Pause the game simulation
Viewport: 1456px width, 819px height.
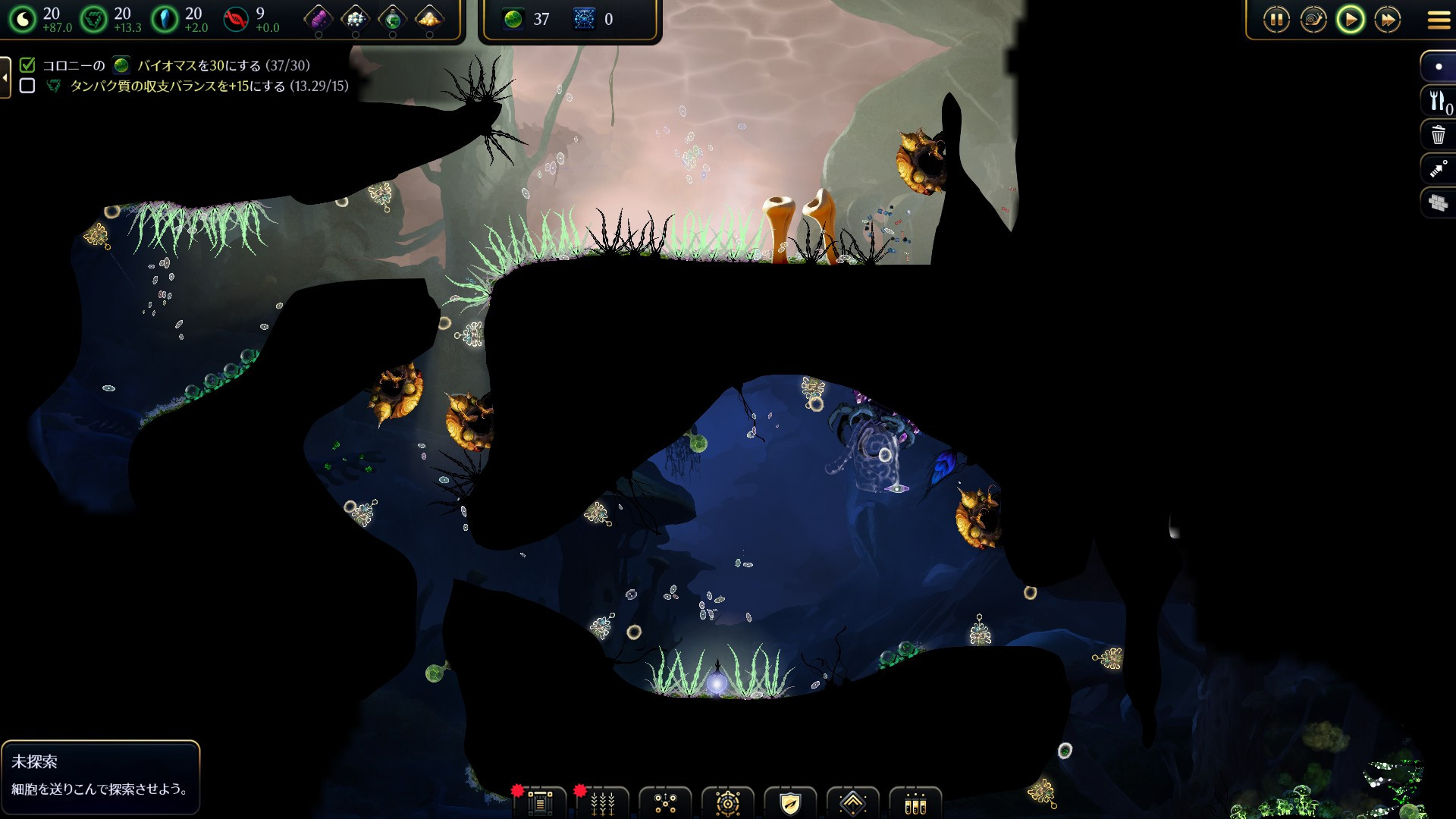pyautogui.click(x=1276, y=20)
